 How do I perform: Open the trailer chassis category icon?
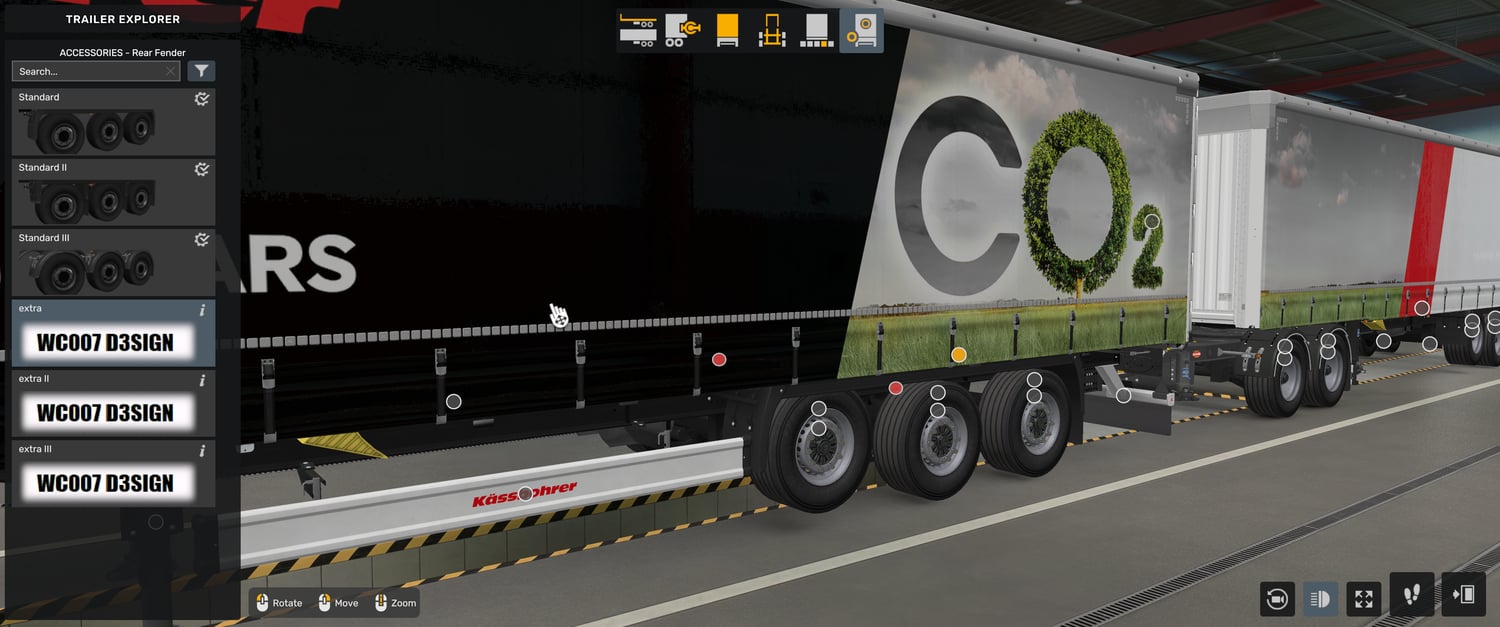pos(637,30)
